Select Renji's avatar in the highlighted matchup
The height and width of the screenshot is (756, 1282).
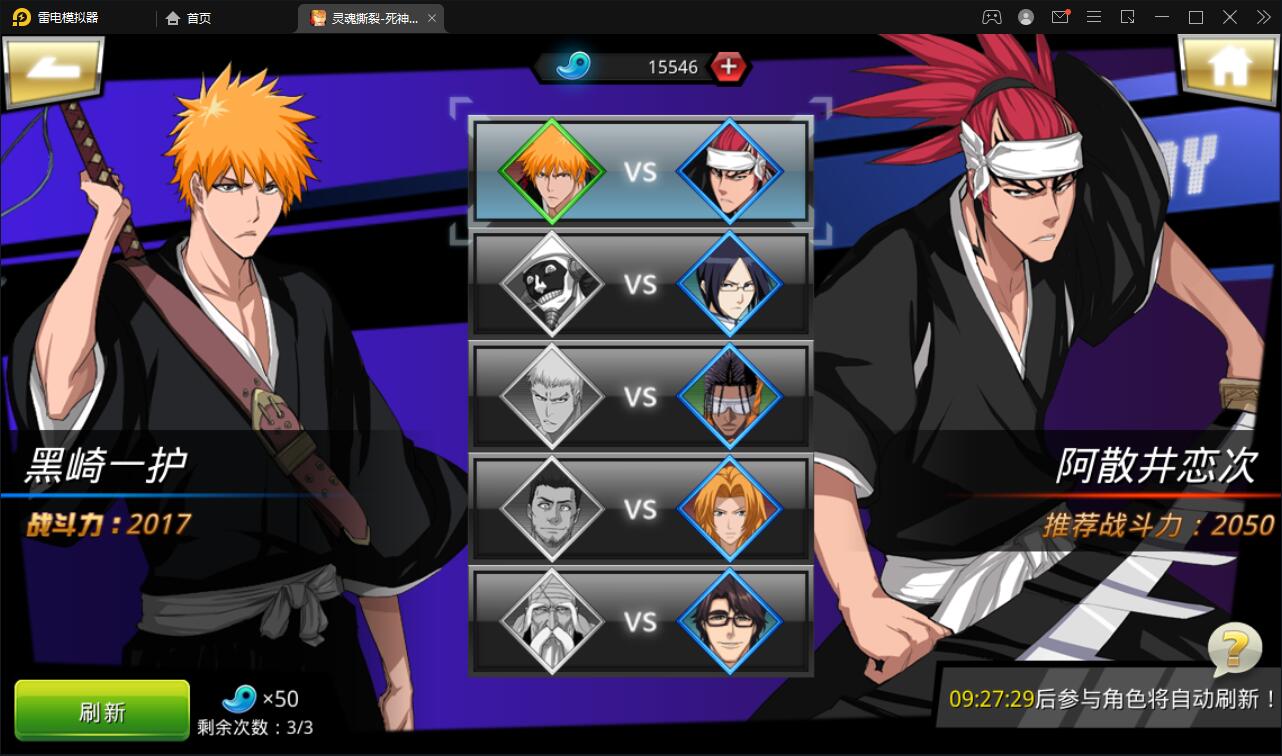pos(730,170)
